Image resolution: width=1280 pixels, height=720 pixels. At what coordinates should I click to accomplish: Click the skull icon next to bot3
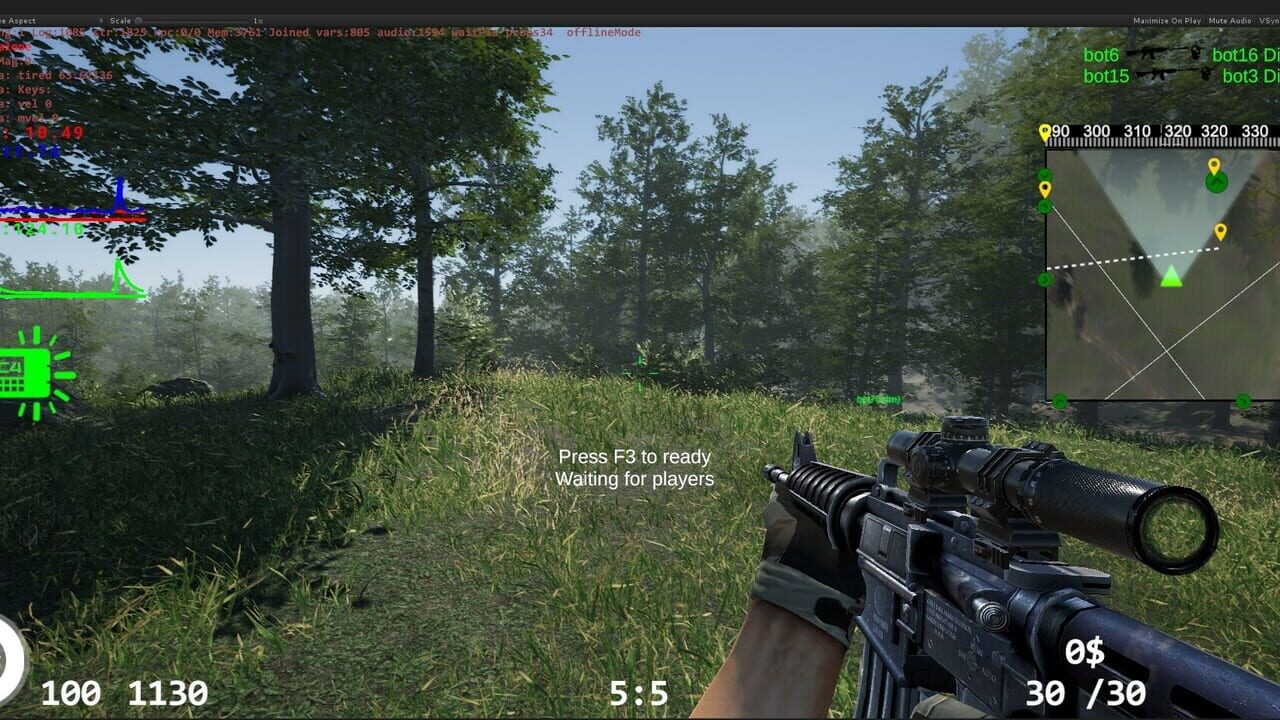(1206, 73)
